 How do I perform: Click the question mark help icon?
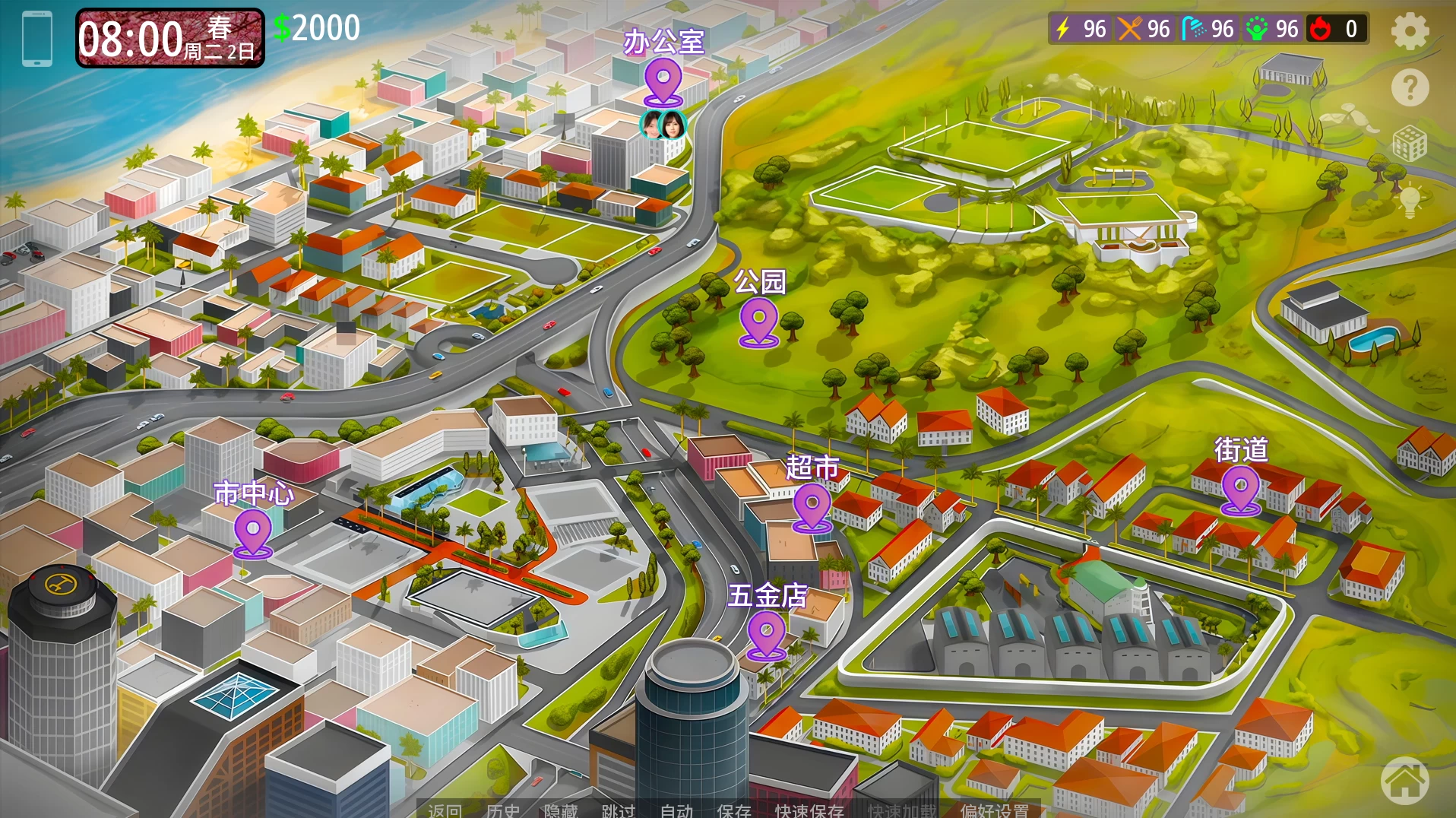(x=1410, y=88)
